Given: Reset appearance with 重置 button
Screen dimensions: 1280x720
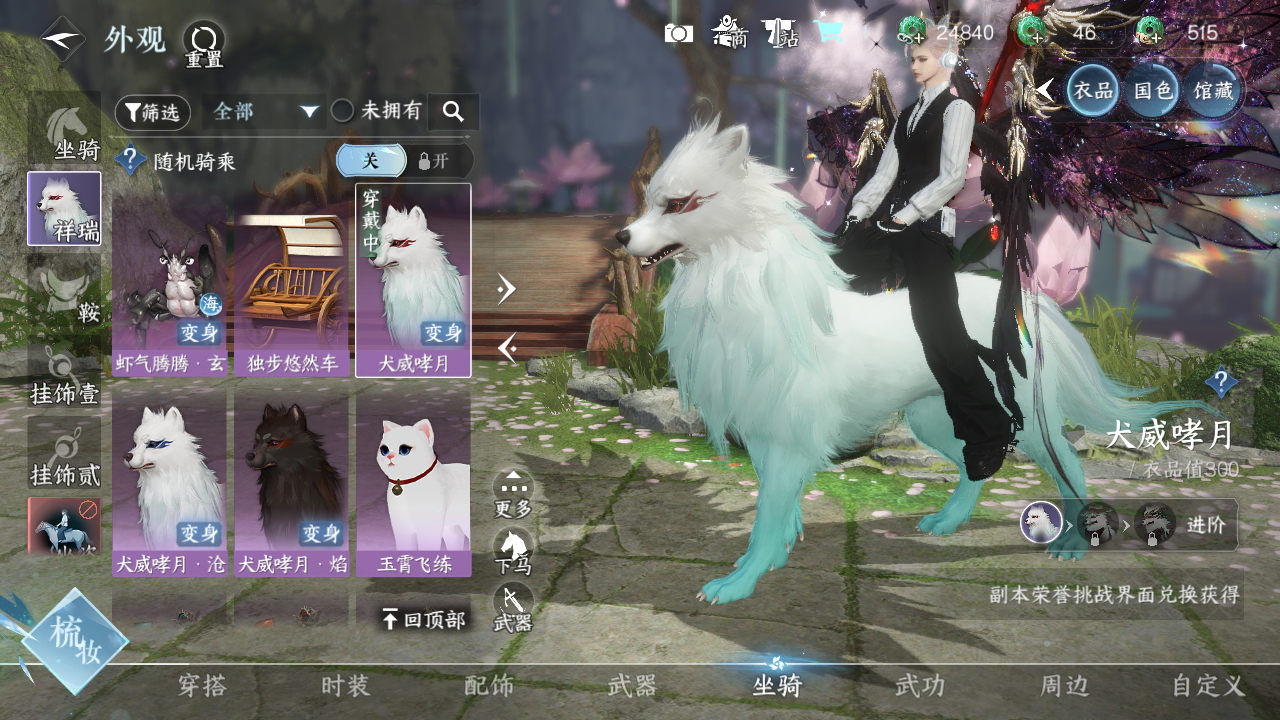Looking at the screenshot, I should pos(203,44).
